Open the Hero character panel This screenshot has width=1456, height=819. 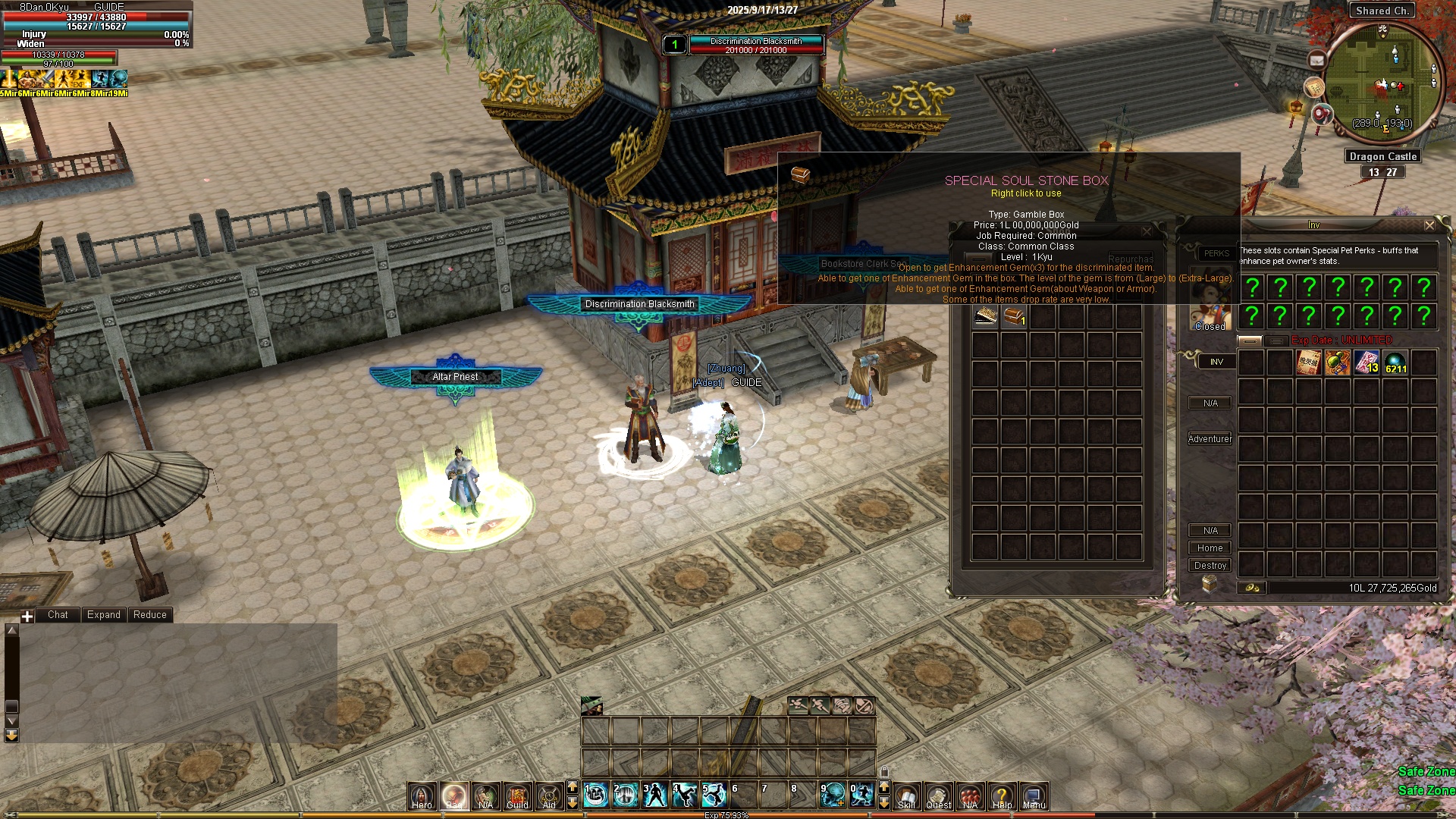click(422, 795)
